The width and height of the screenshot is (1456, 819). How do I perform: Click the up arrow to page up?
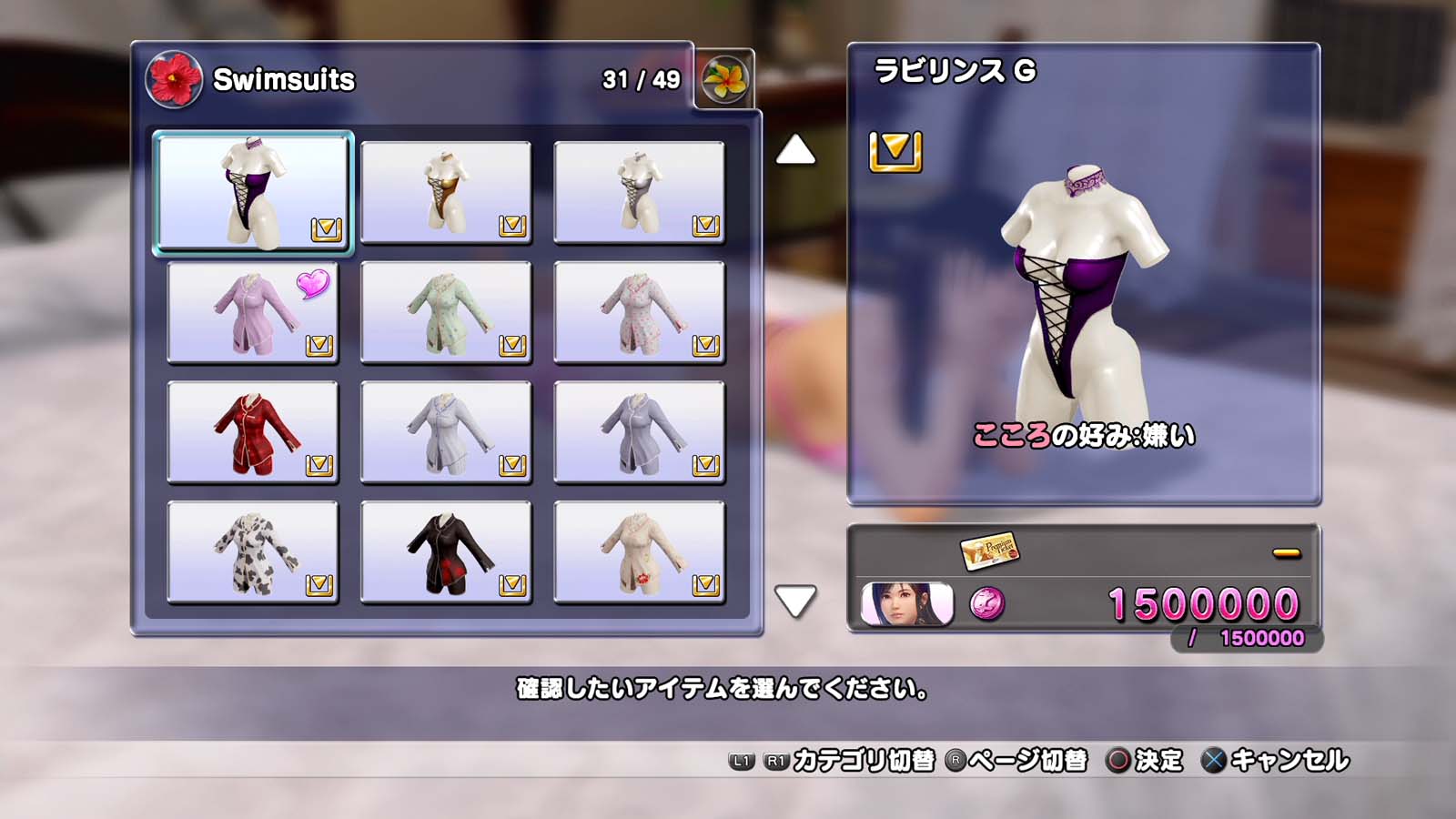[x=795, y=150]
